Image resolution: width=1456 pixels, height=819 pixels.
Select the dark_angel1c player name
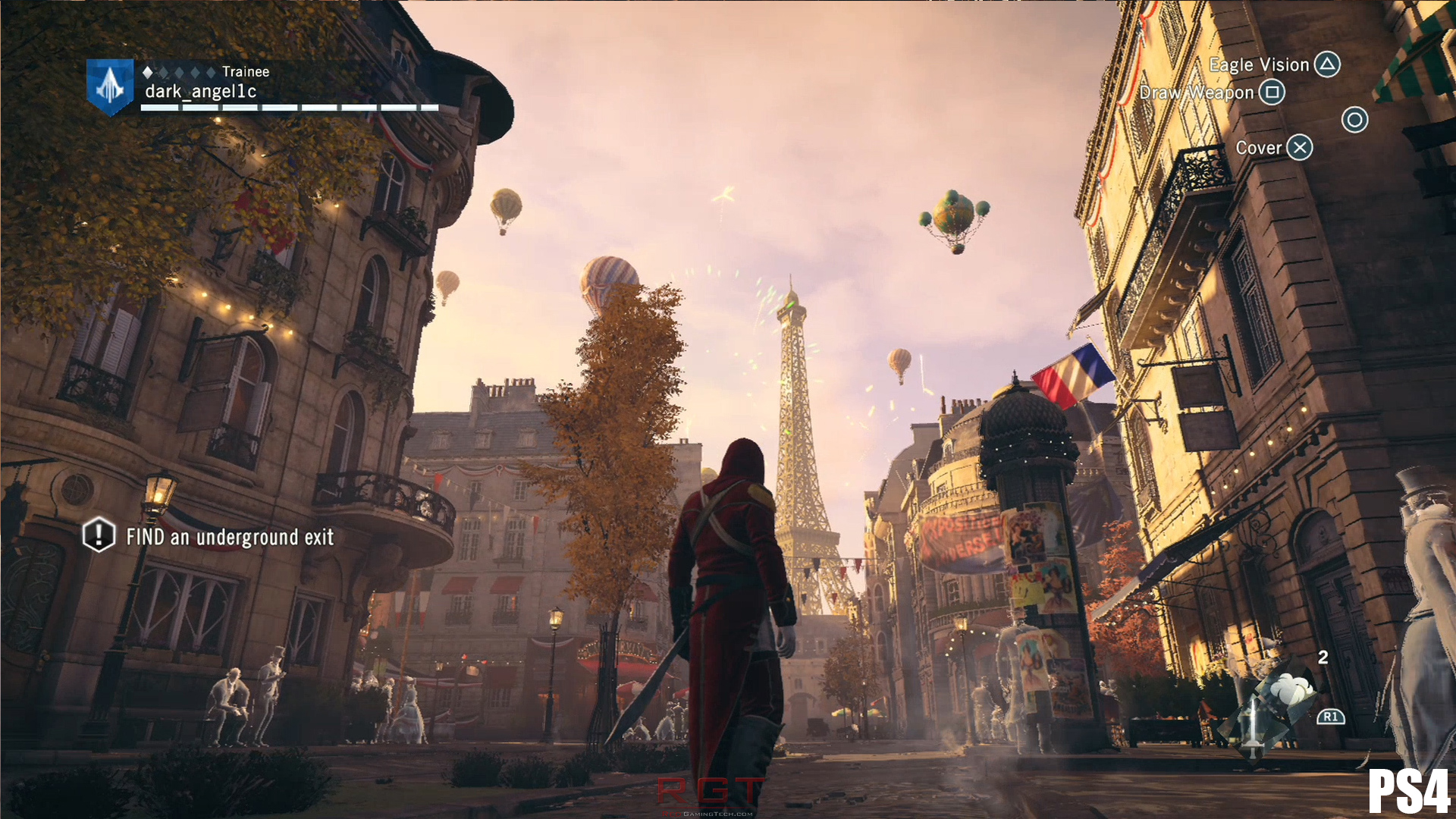201,92
